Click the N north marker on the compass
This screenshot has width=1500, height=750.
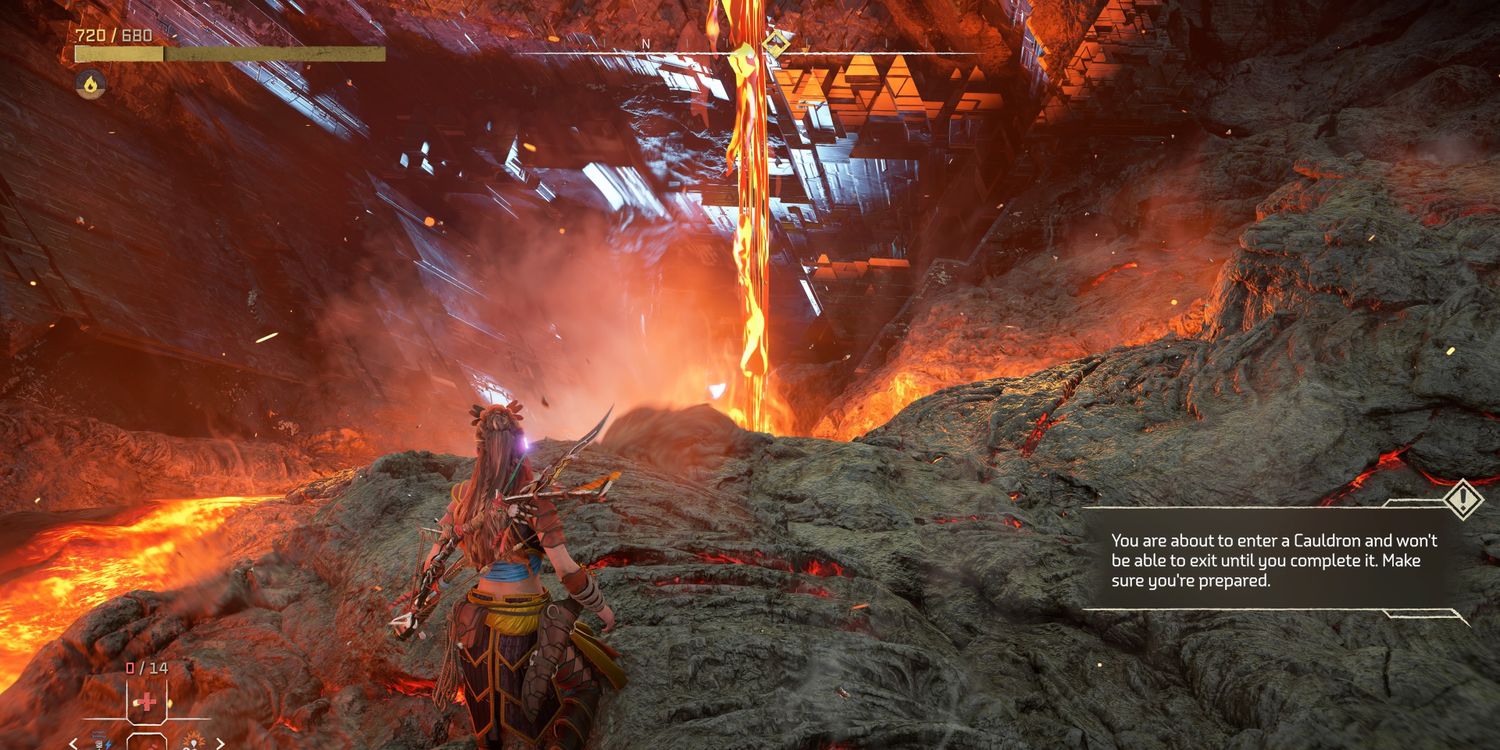coord(646,44)
